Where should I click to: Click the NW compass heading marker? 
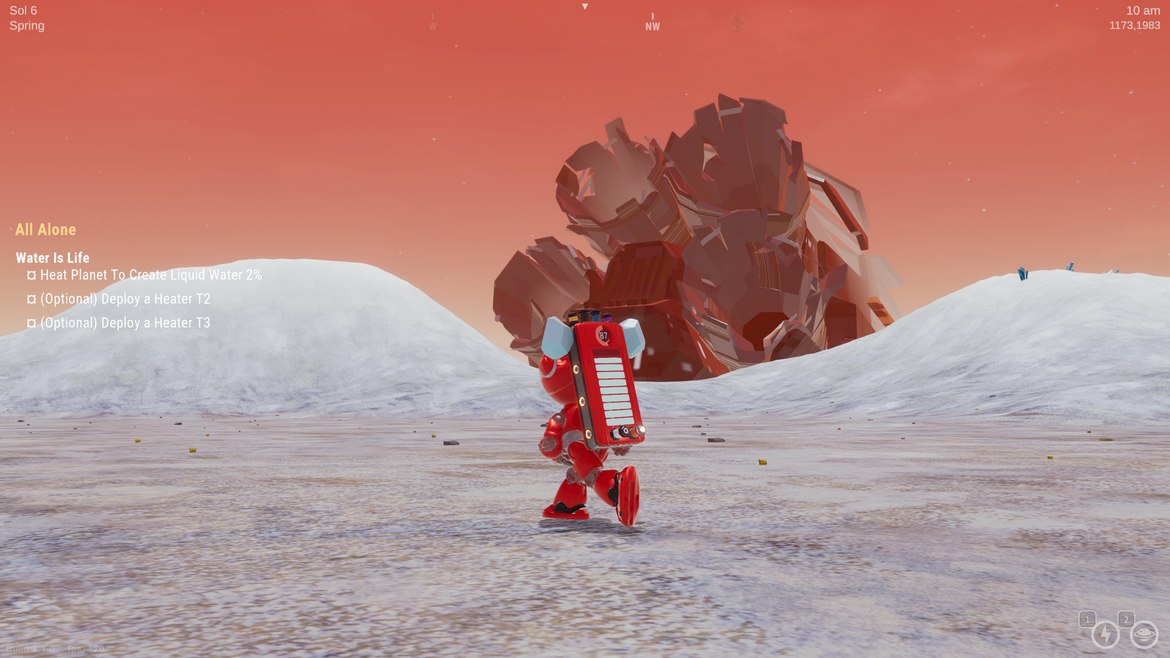(x=652, y=26)
